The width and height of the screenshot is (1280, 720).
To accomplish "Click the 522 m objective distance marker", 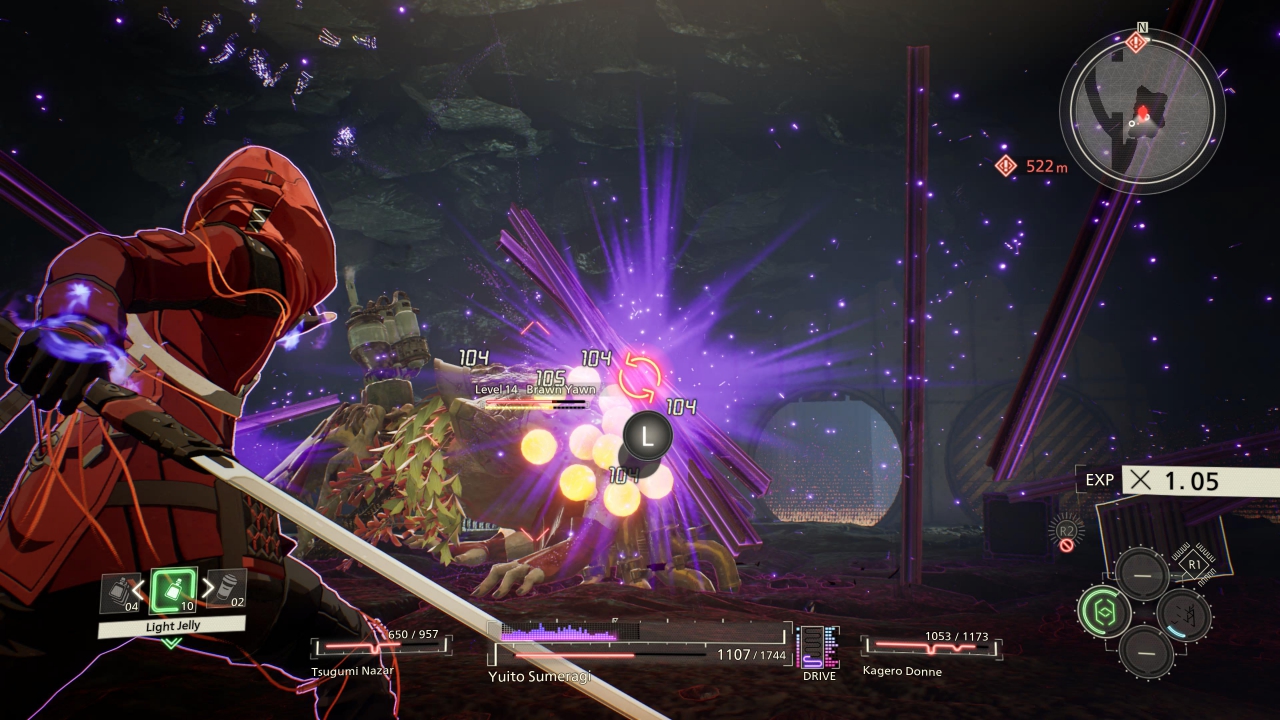I will pos(1032,166).
